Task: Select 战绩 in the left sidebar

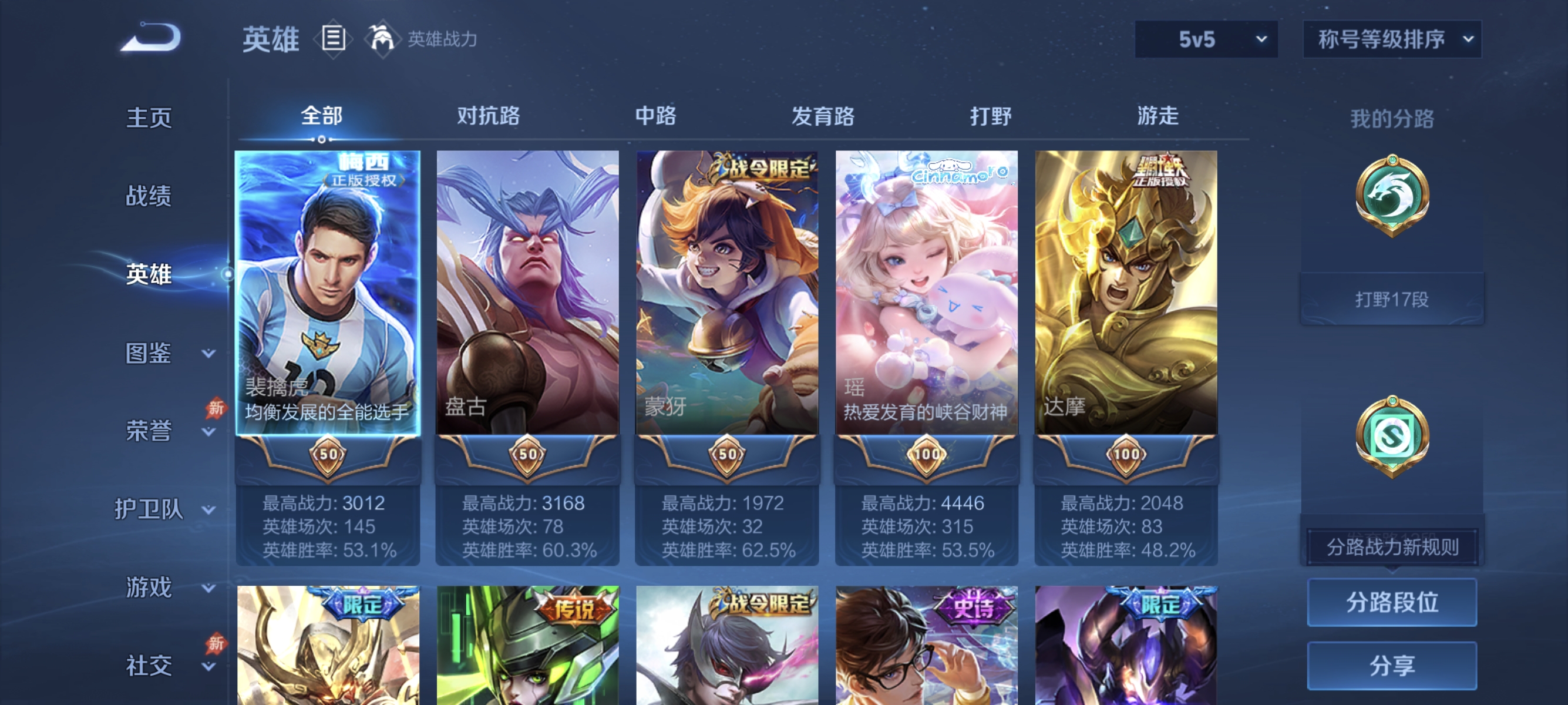Action: pos(149,197)
